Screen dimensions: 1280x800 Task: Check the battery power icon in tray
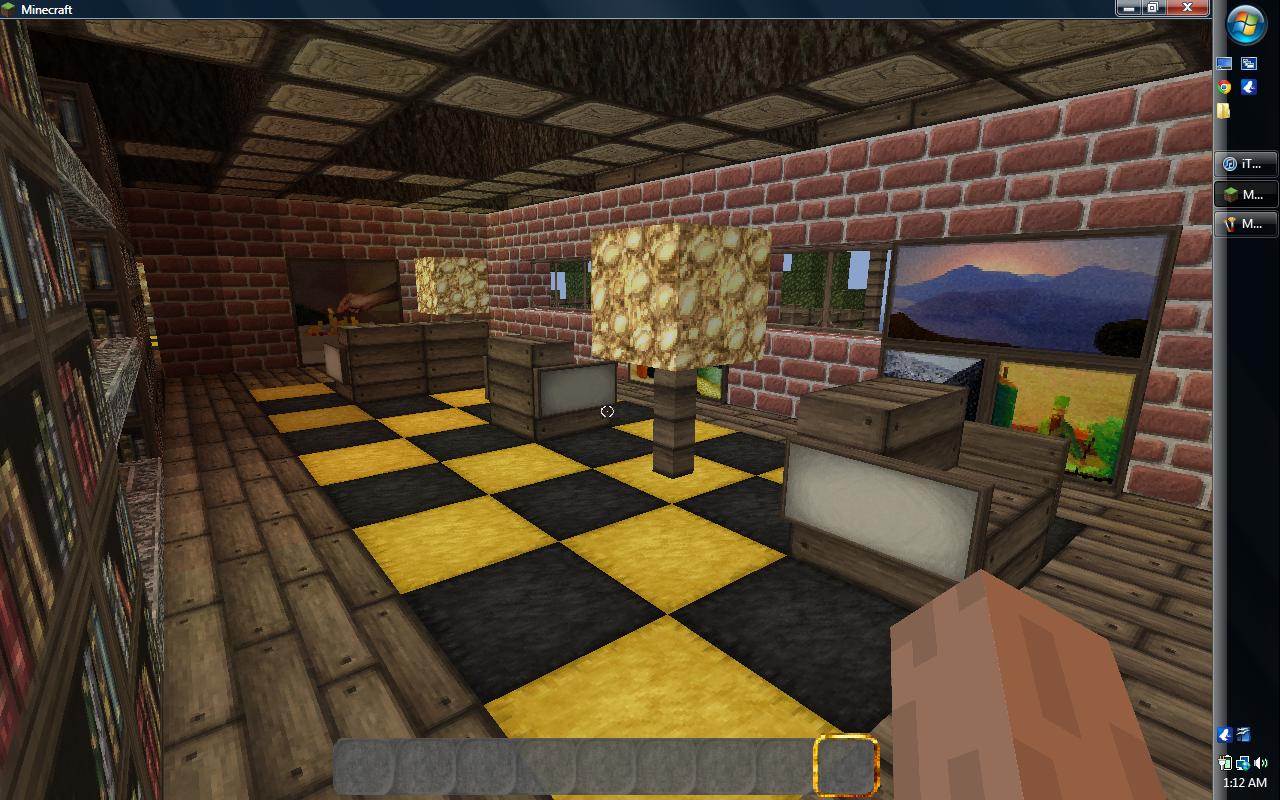click(x=1225, y=763)
